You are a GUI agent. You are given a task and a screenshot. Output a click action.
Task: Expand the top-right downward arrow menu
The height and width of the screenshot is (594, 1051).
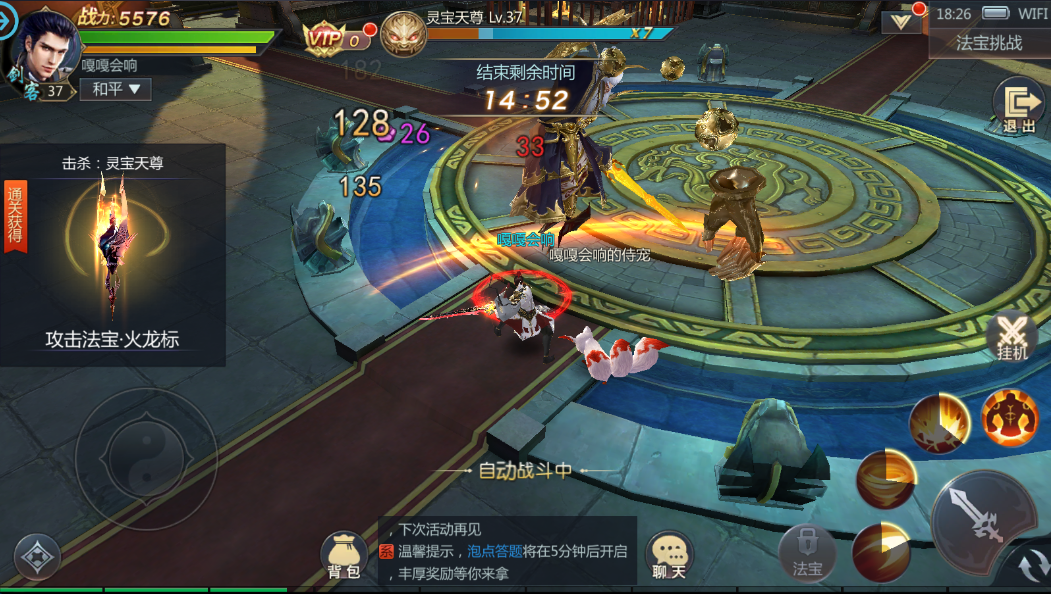[x=903, y=21]
